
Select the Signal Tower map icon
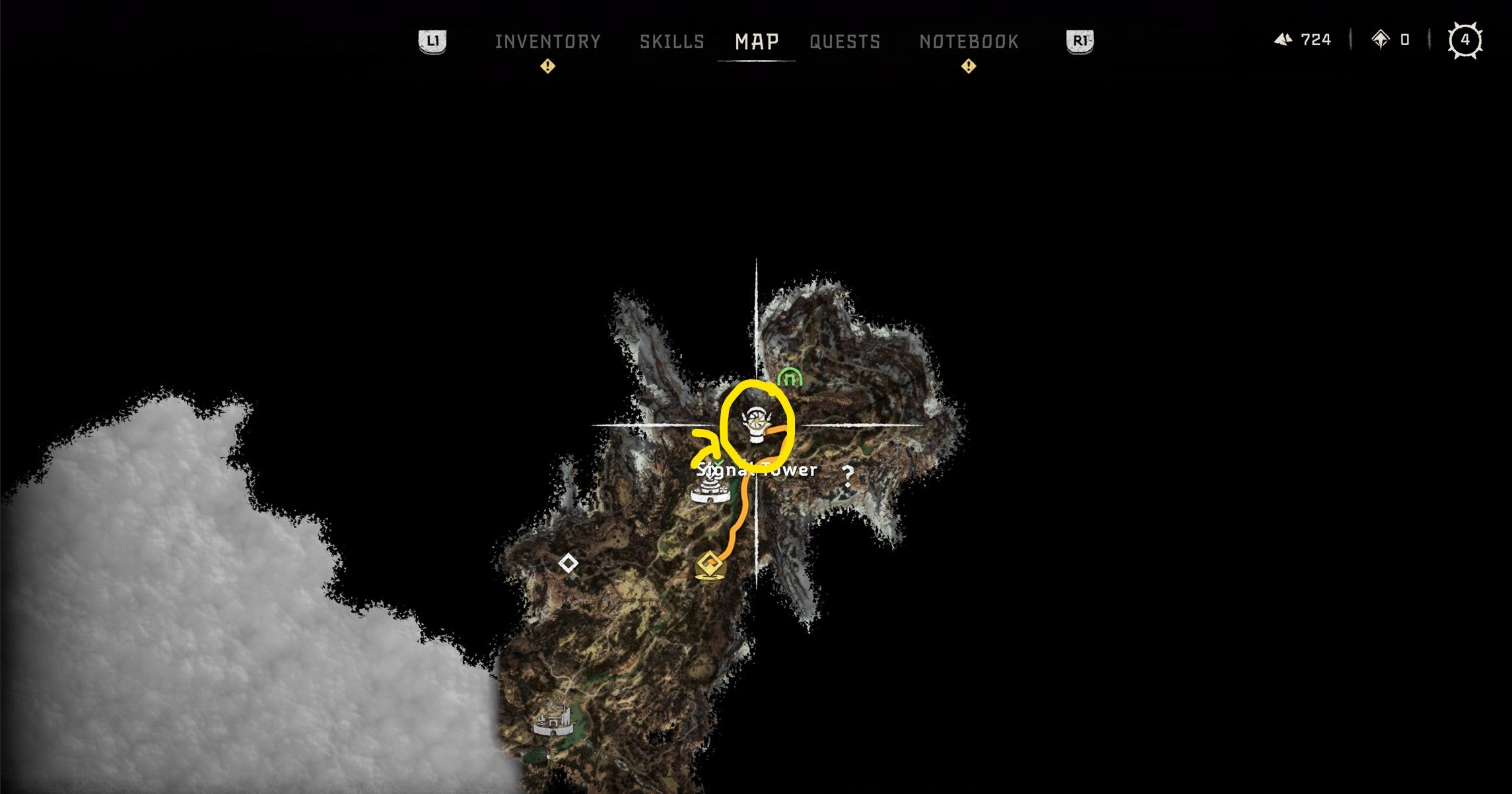709,492
